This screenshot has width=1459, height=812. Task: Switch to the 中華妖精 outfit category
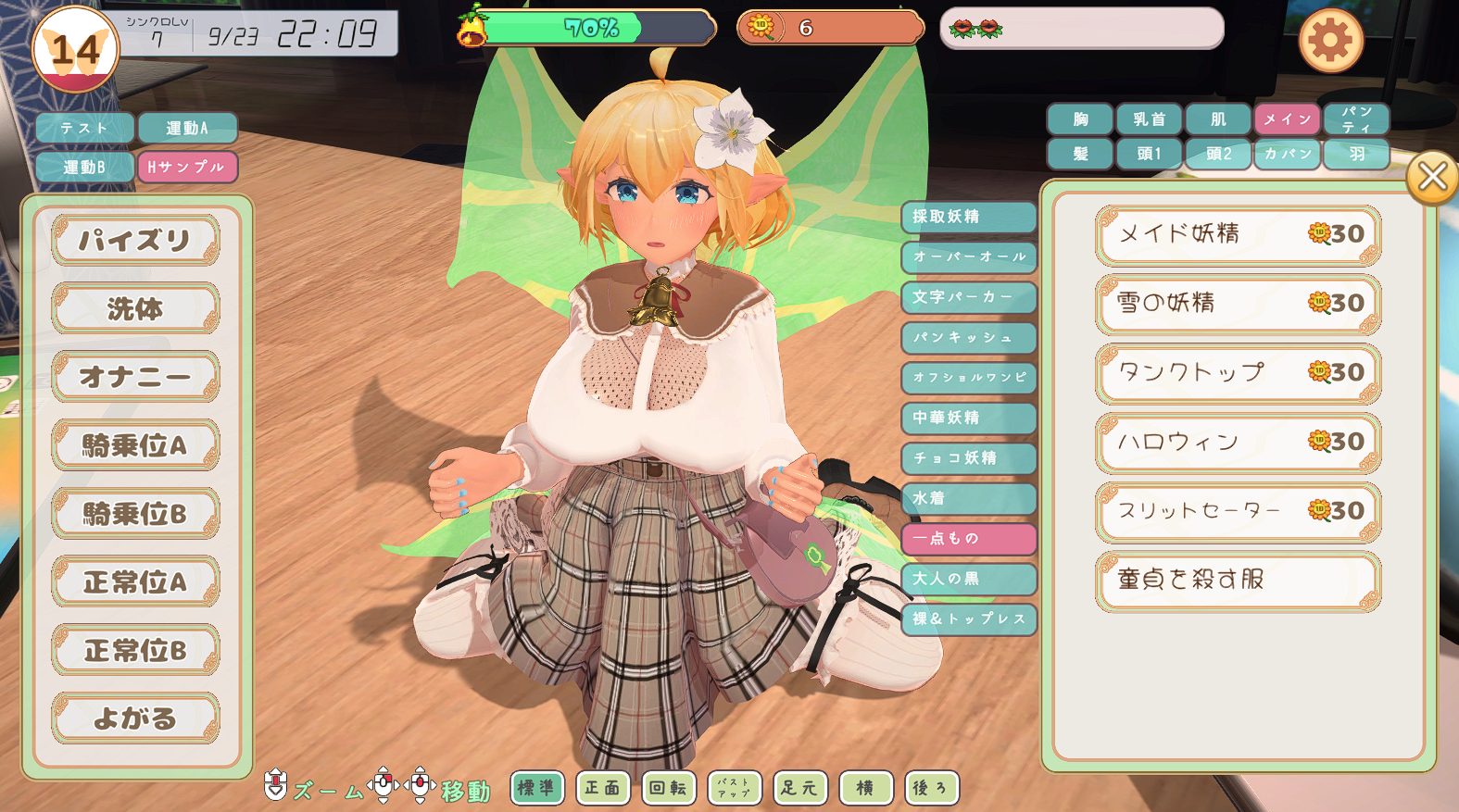[967, 418]
